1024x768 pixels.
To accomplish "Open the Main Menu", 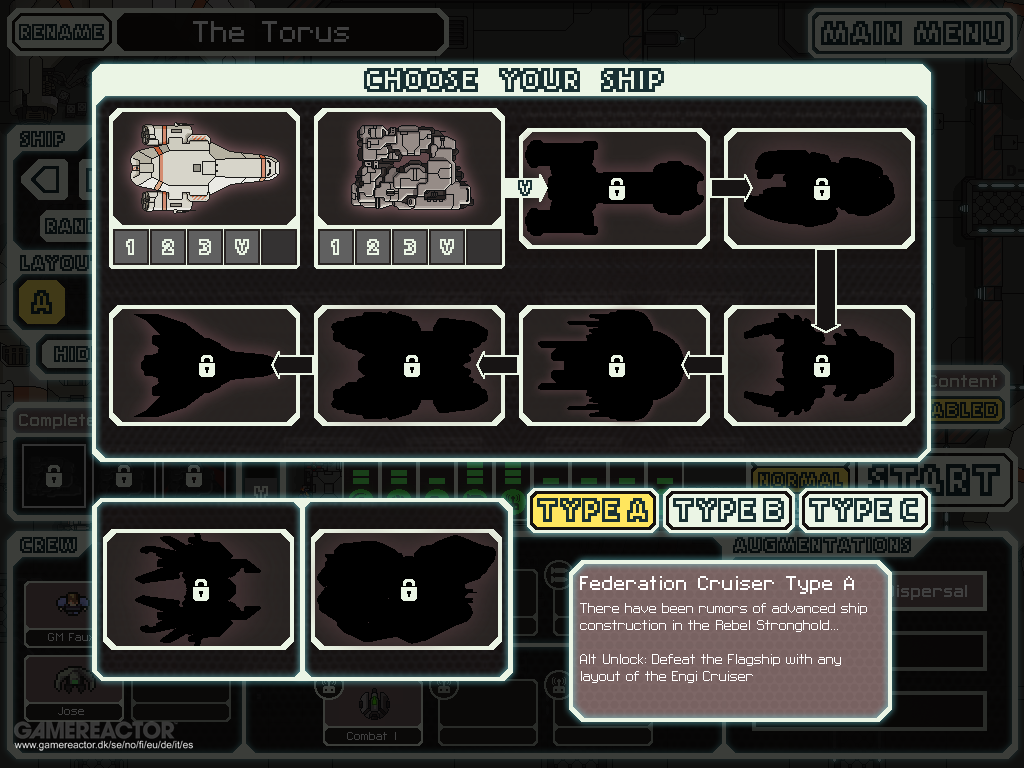I will pyautogui.click(x=912, y=32).
